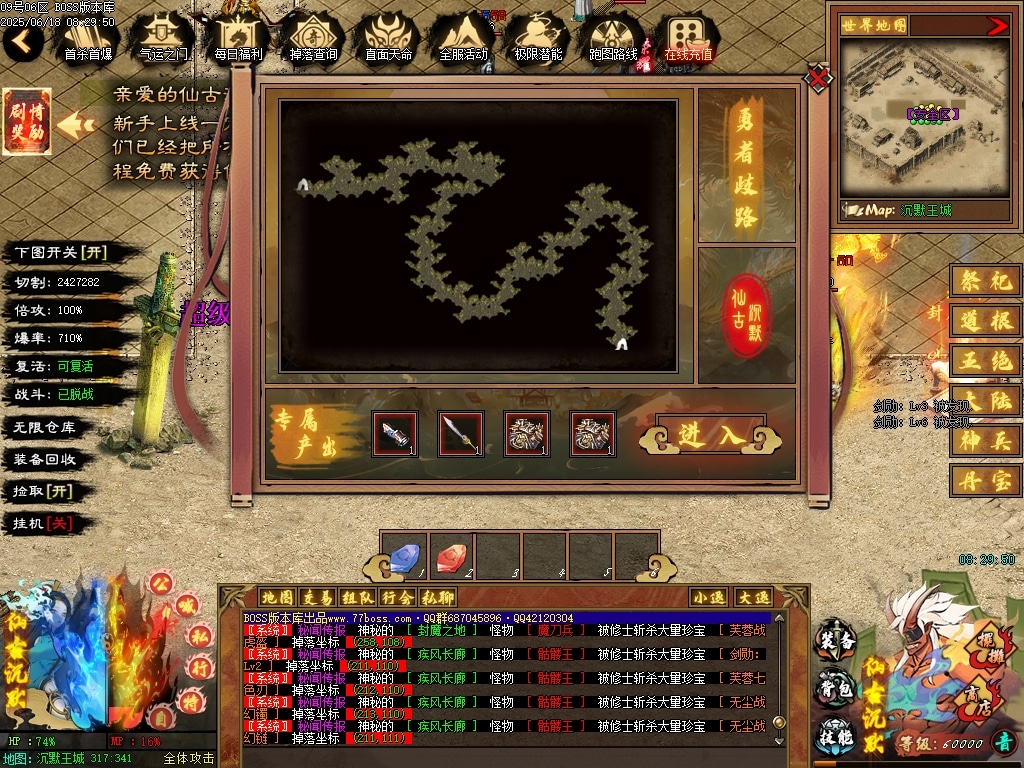This screenshot has width=1024, height=768.
Task: Open the 背包 bag button
Action: [x=835, y=689]
